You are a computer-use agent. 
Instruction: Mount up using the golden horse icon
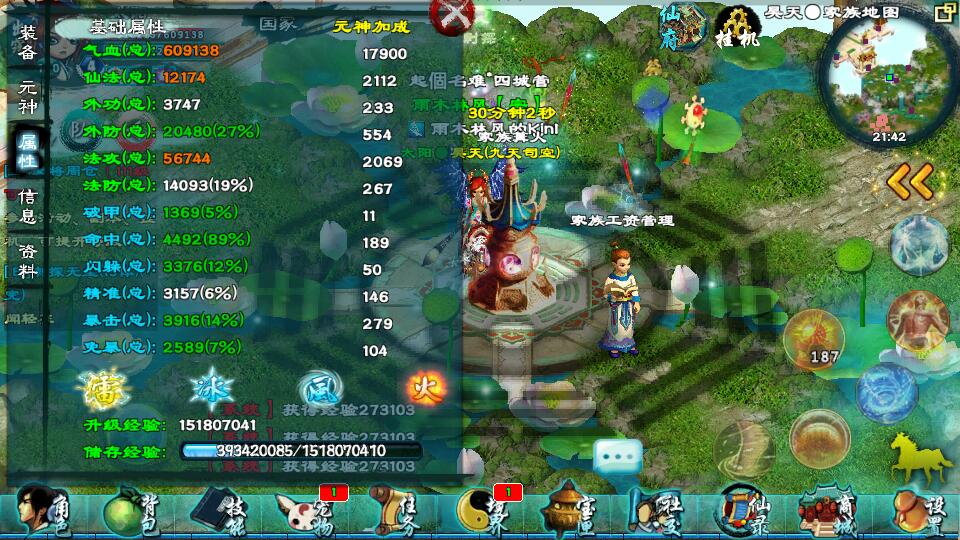click(x=915, y=458)
